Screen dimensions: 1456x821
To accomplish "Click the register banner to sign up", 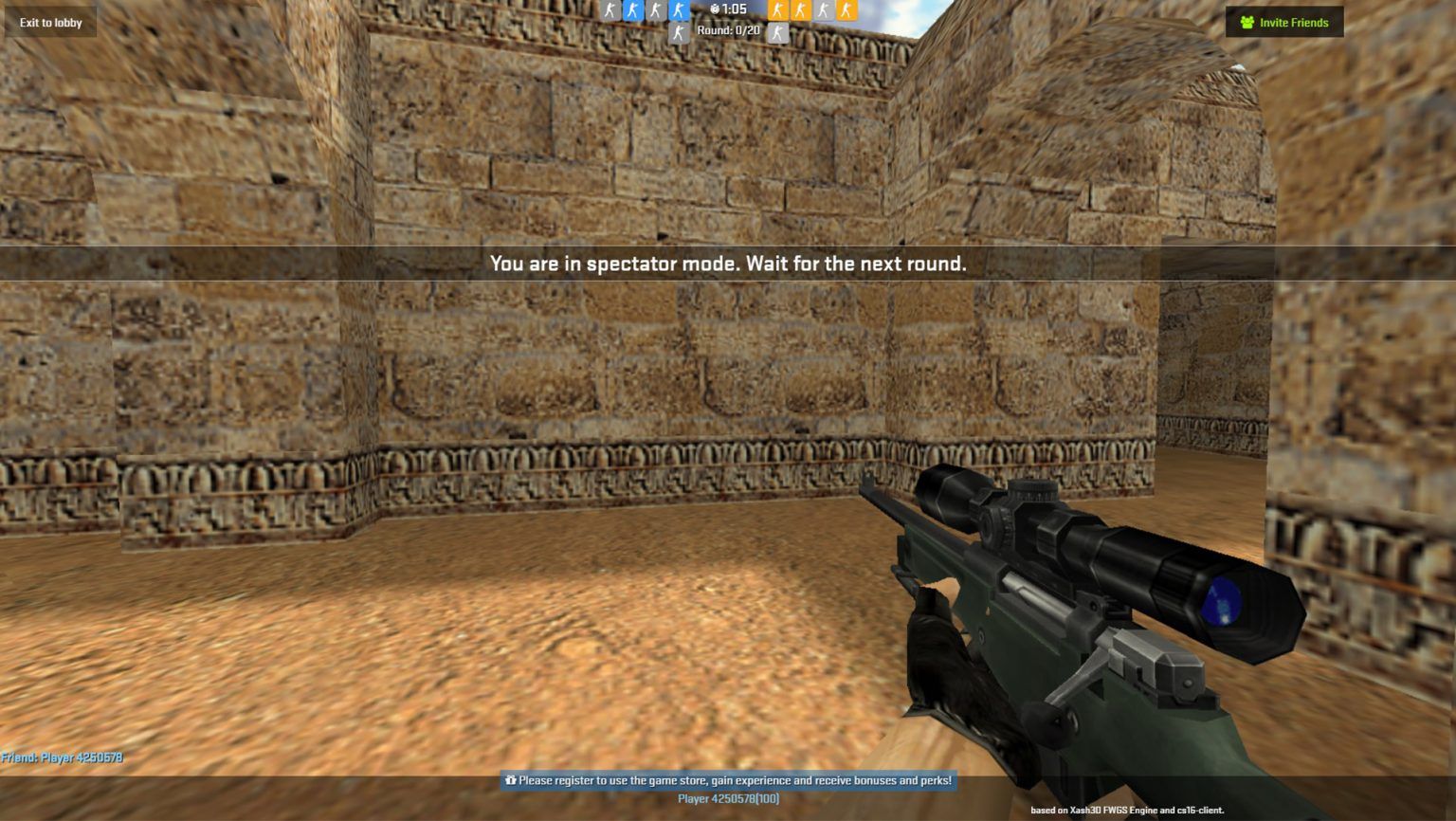I will [x=728, y=781].
